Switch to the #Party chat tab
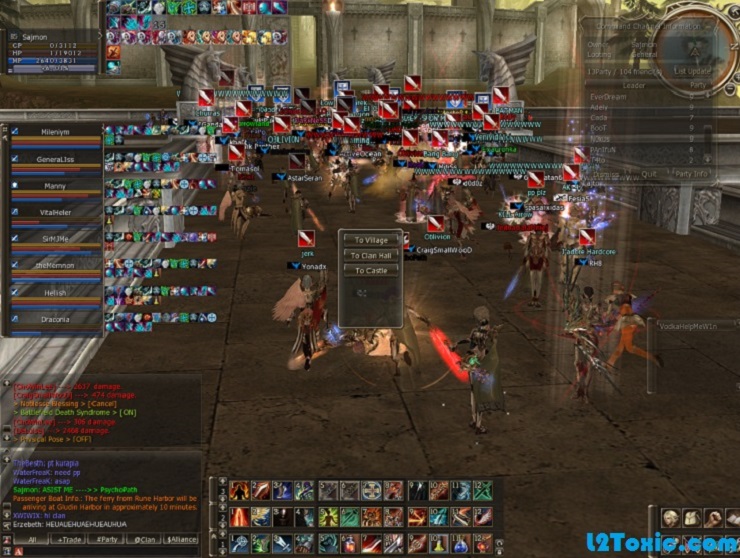 106,540
